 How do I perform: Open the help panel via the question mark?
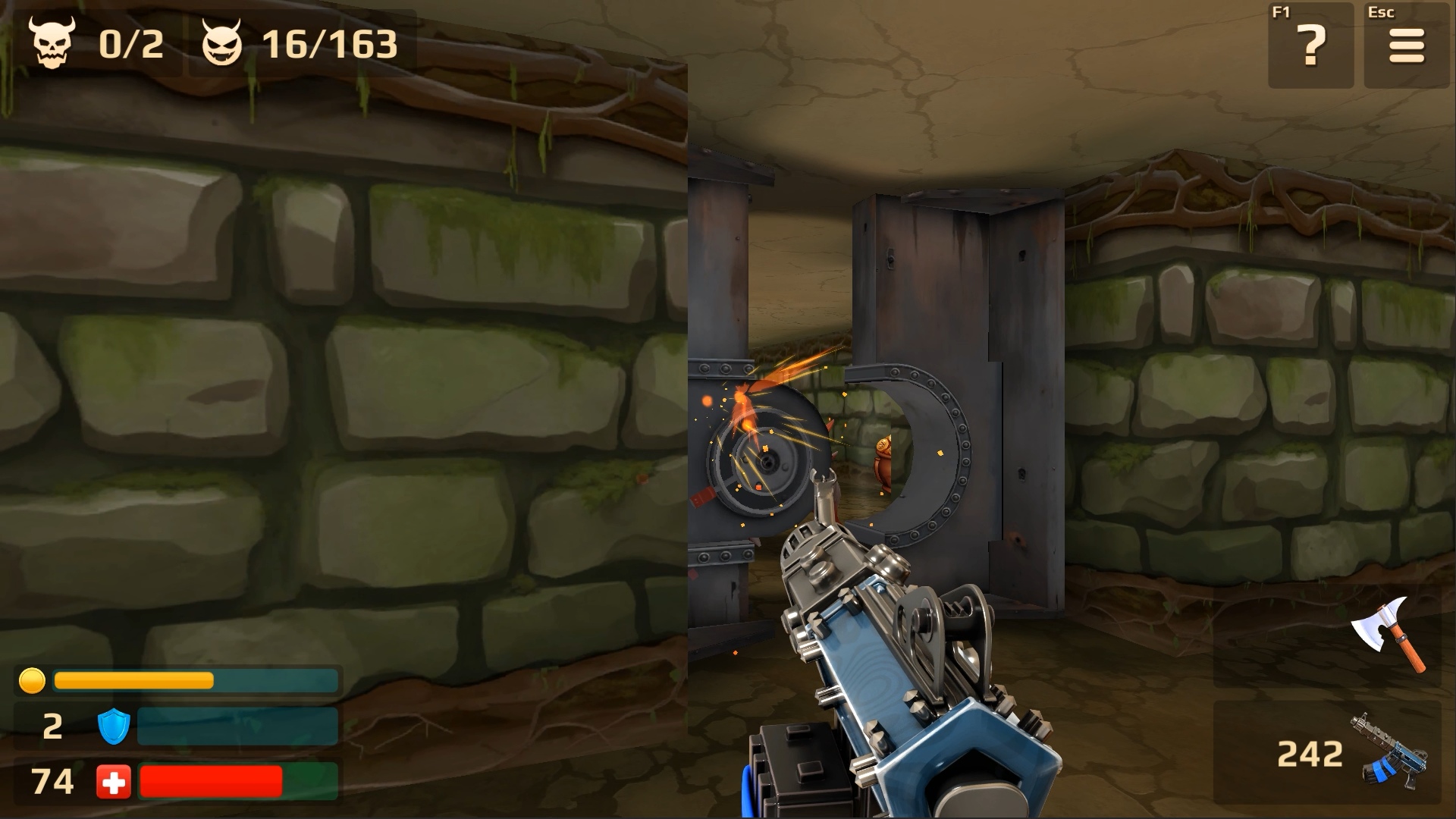pyautogui.click(x=1310, y=47)
